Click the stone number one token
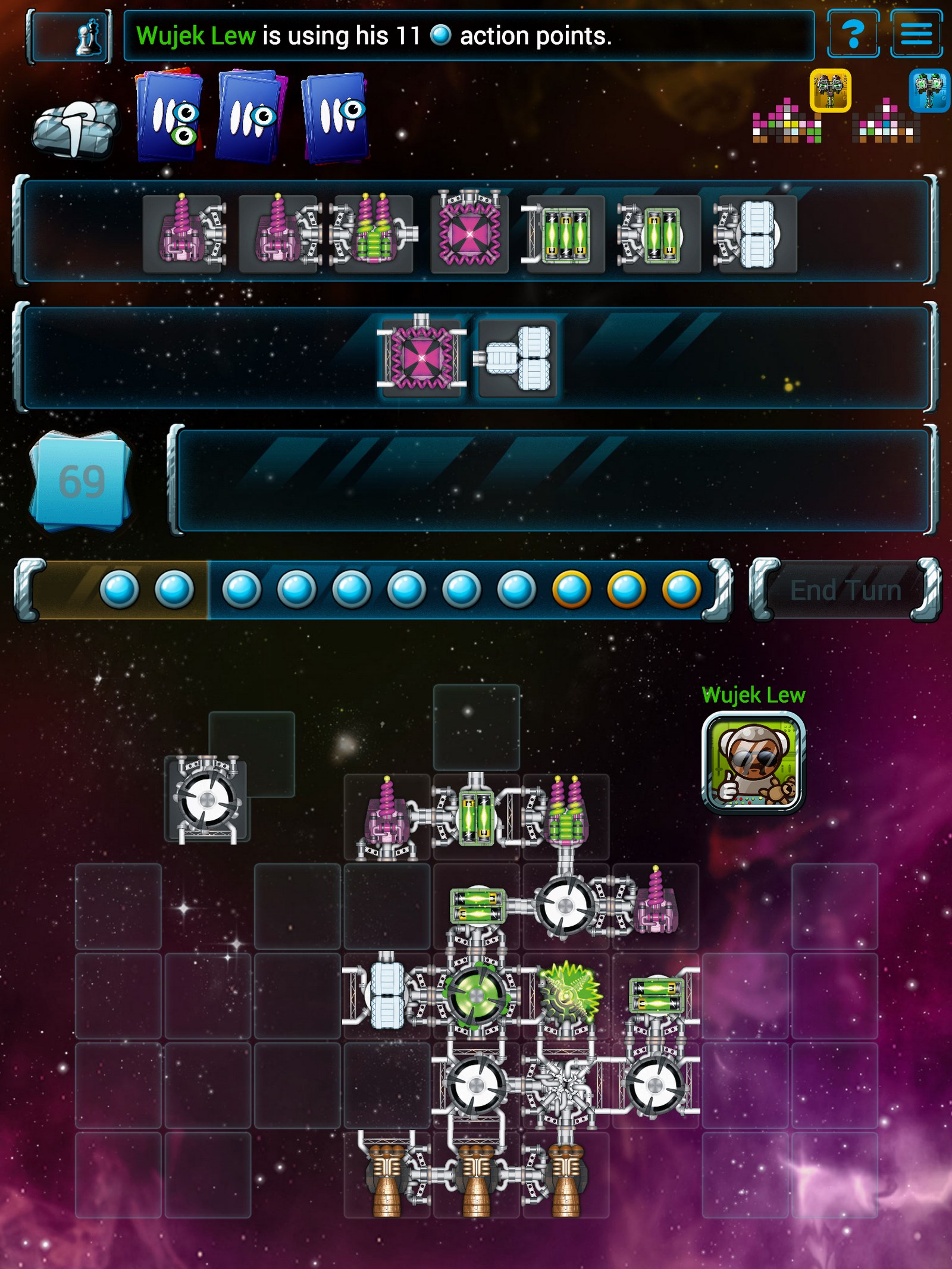The image size is (952, 1269). coord(75,128)
